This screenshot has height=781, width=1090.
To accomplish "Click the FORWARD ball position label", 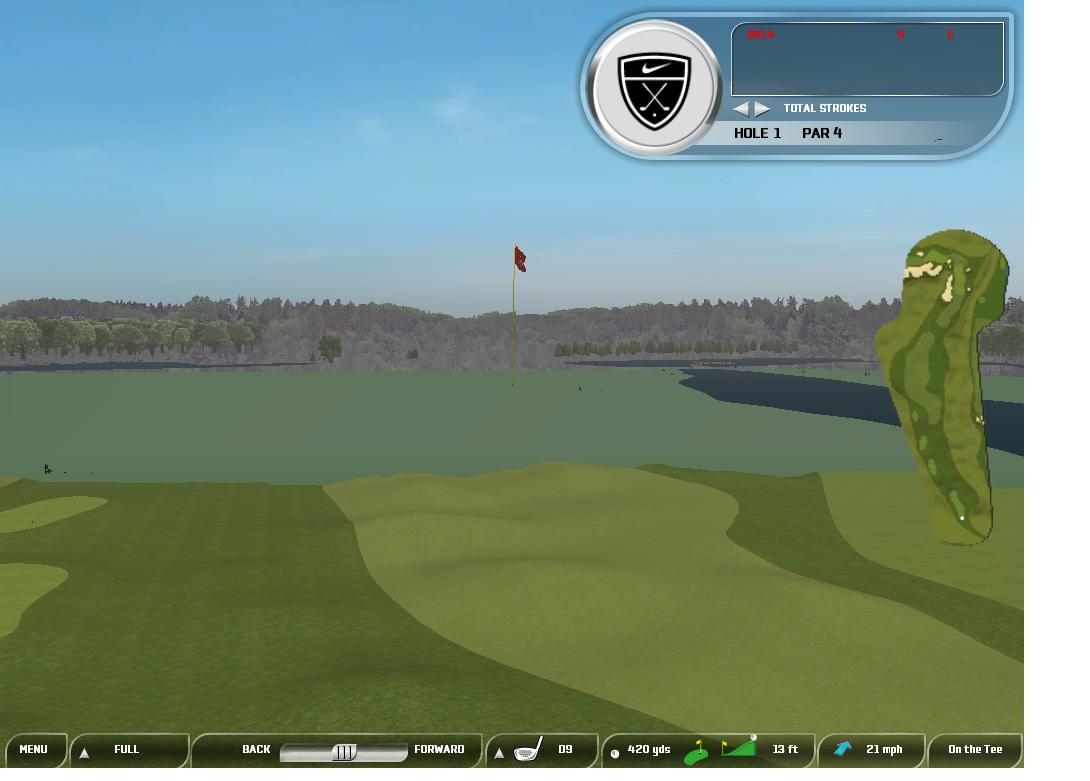I will click(439, 750).
